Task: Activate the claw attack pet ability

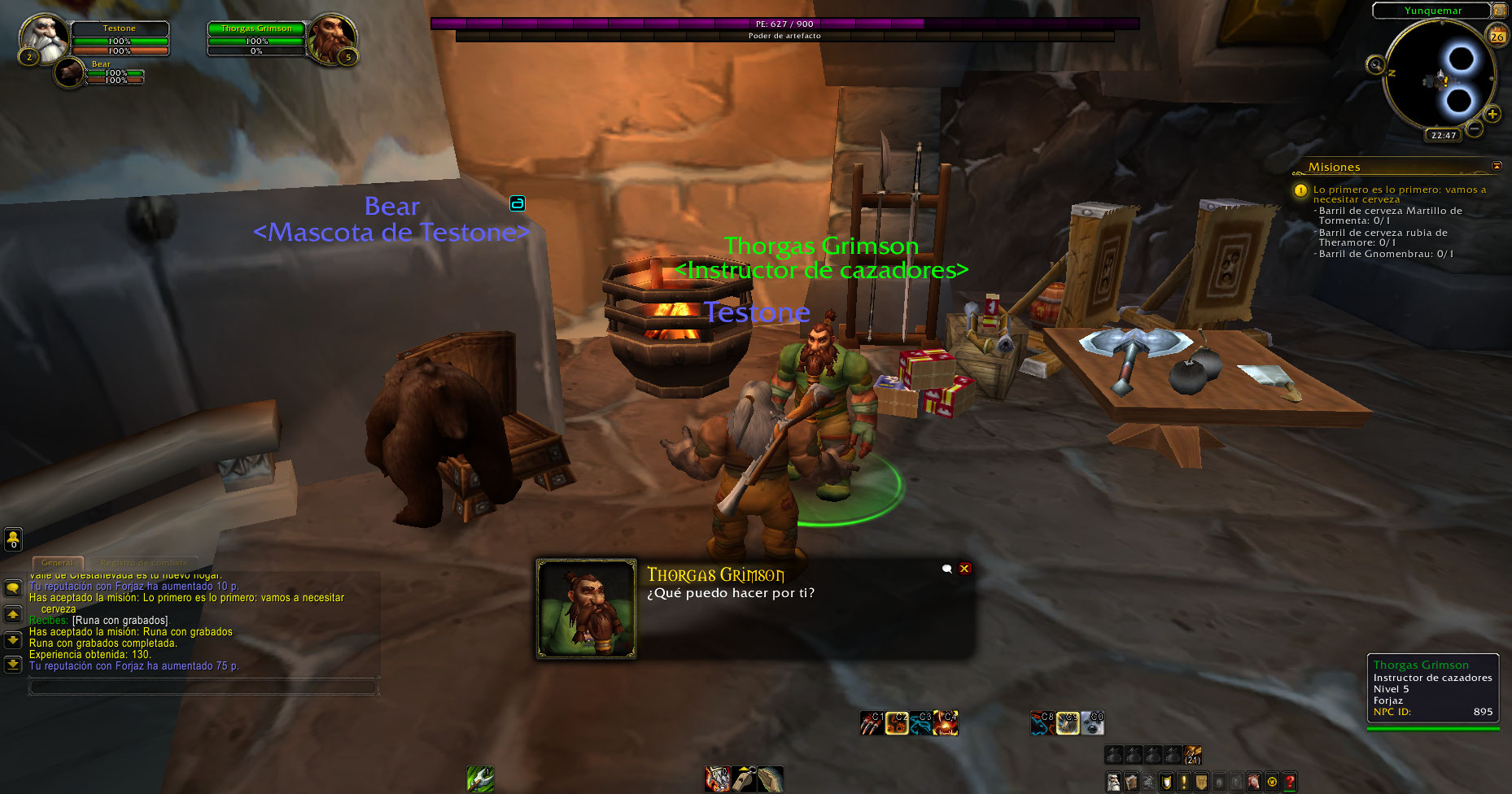Action: pyautogui.click(x=871, y=722)
